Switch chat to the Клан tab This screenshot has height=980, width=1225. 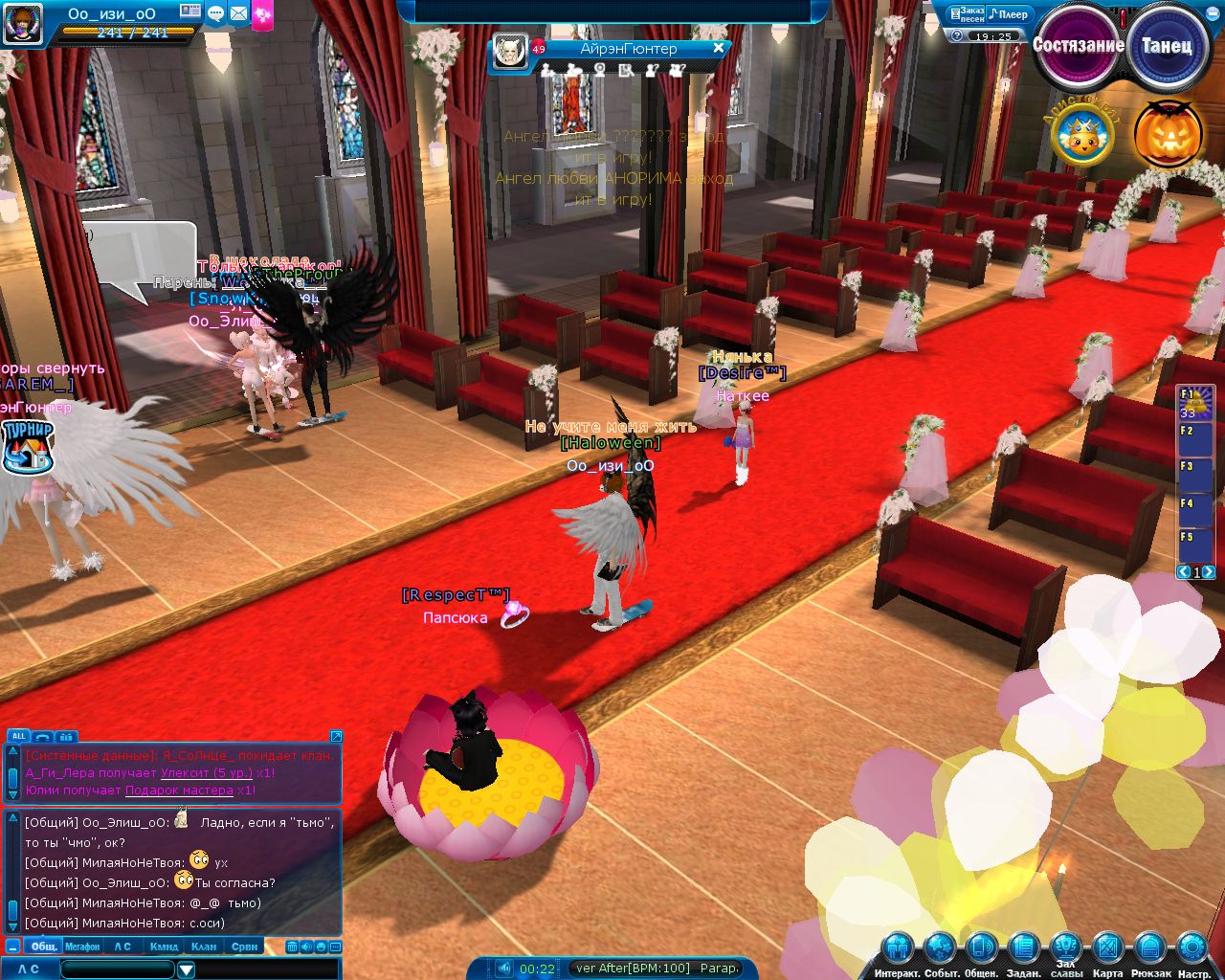(x=204, y=947)
